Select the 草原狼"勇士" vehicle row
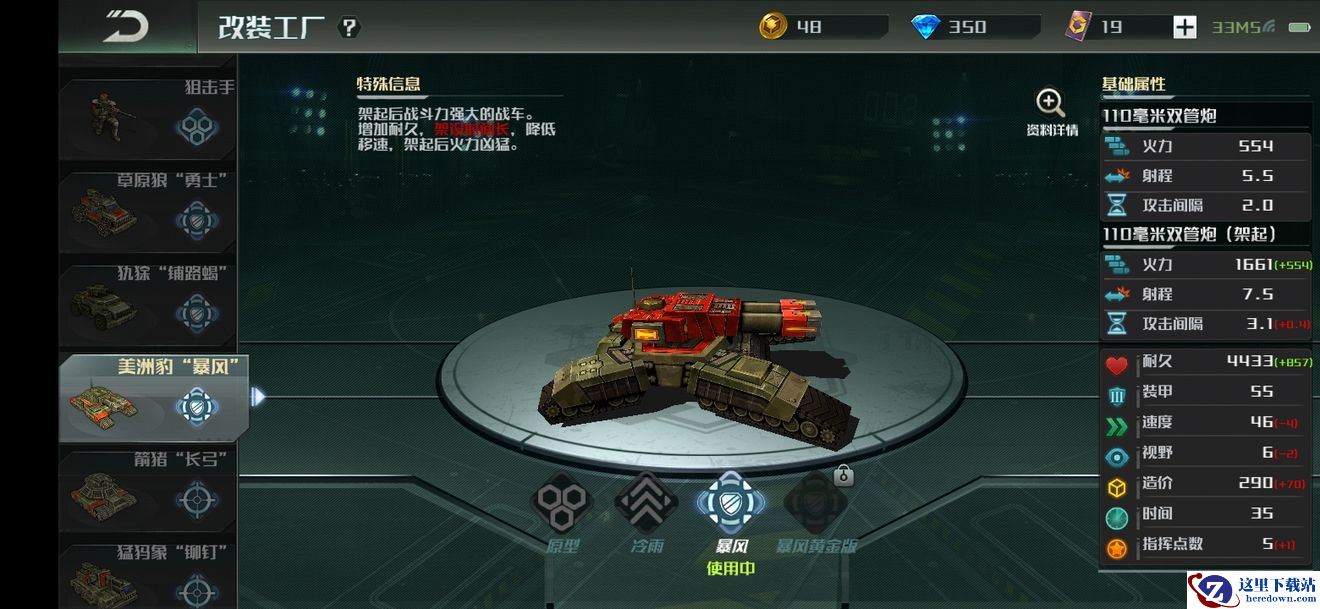The width and height of the screenshot is (1320, 609). click(148, 210)
